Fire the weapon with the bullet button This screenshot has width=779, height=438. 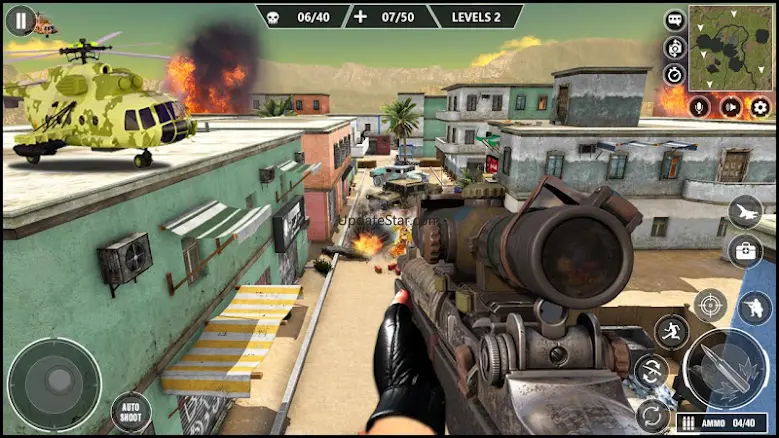tap(727, 368)
